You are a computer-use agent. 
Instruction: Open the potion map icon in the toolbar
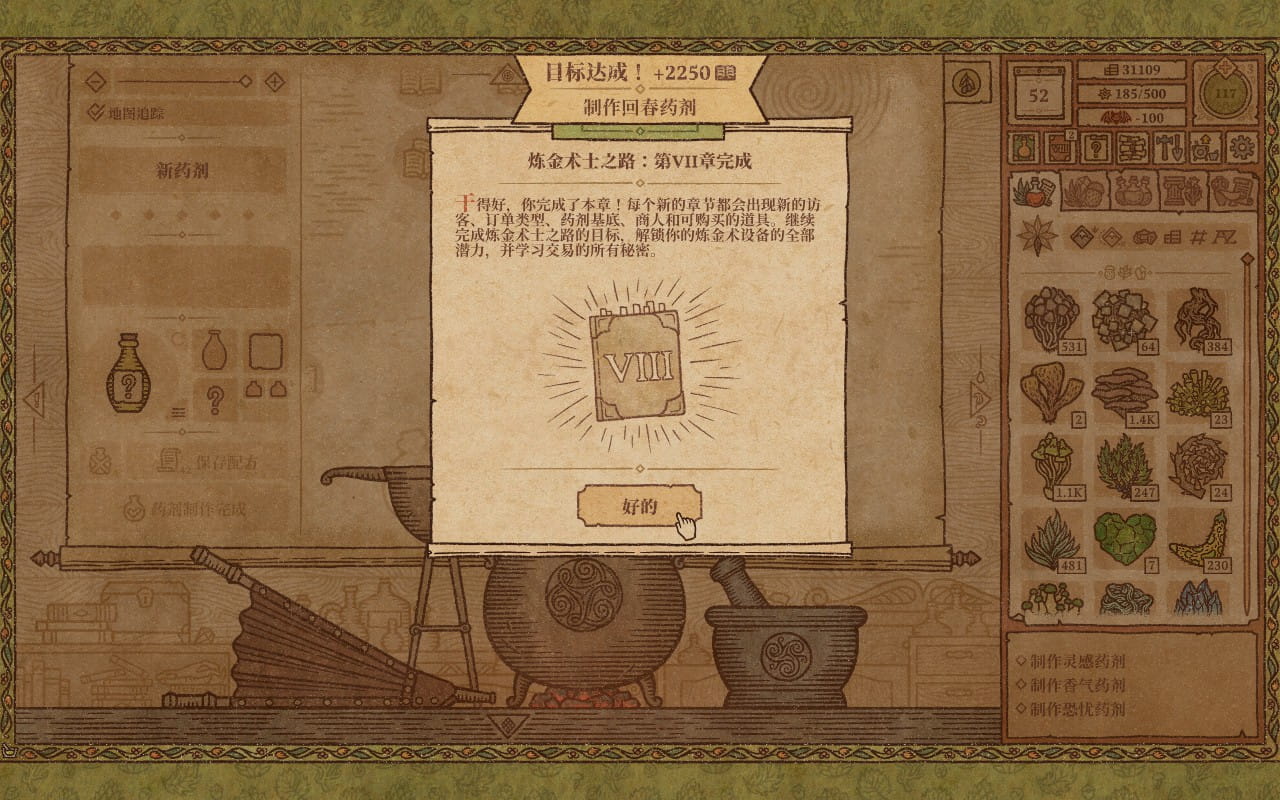point(1022,147)
